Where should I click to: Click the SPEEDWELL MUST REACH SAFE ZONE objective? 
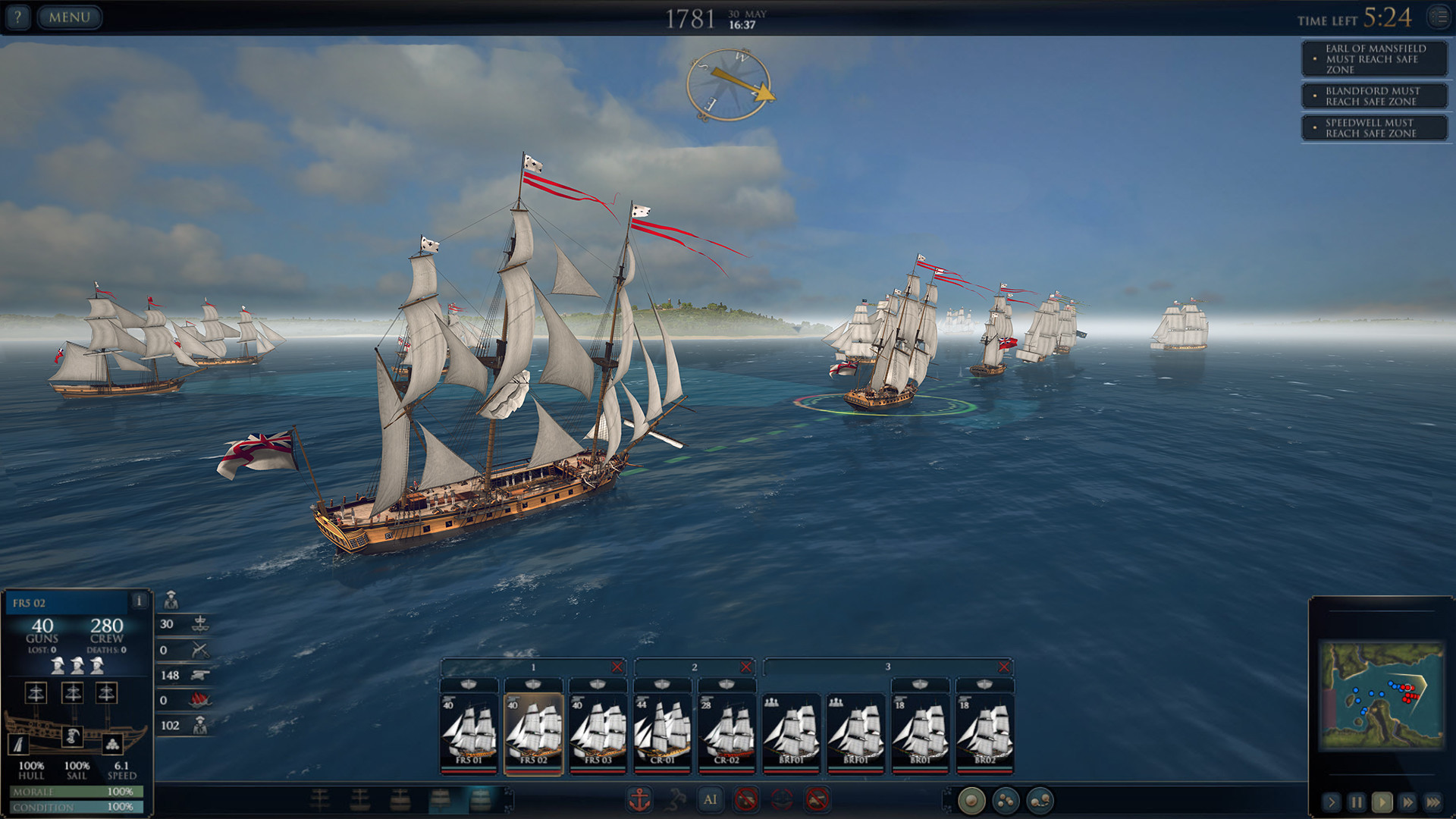coord(1374,128)
